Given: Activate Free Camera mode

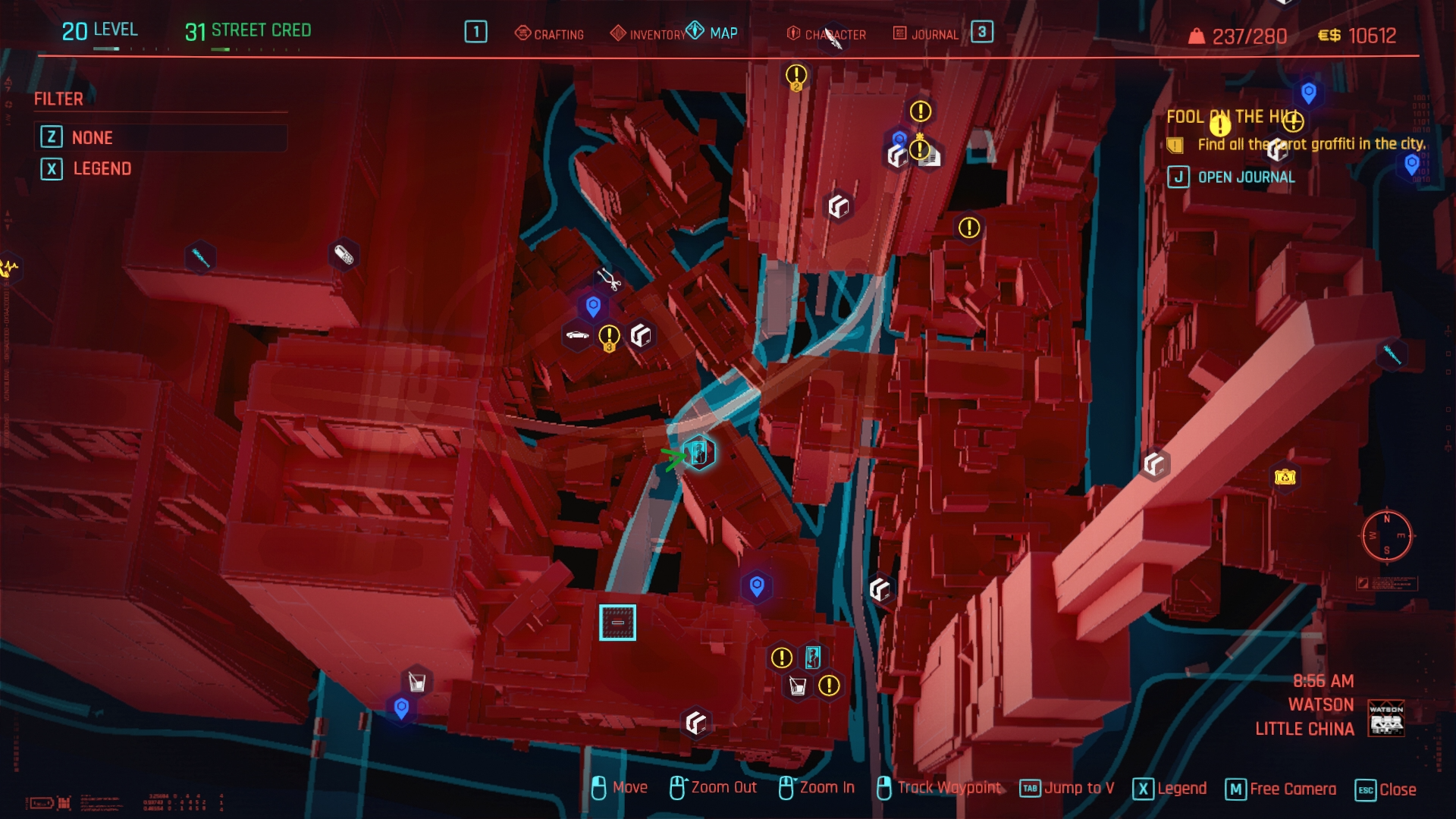Looking at the screenshot, I should [x=1282, y=789].
